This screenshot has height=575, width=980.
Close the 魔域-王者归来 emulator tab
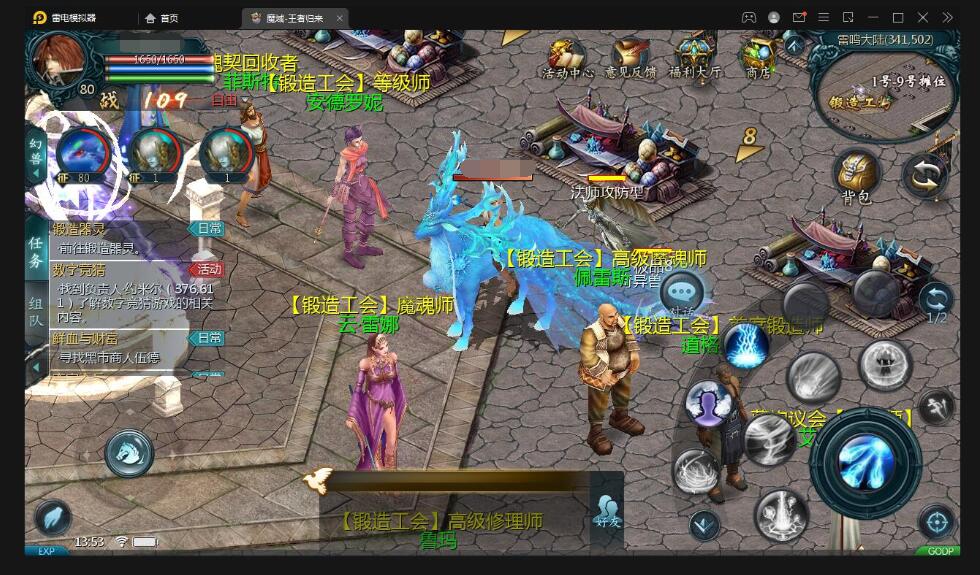[x=340, y=18]
